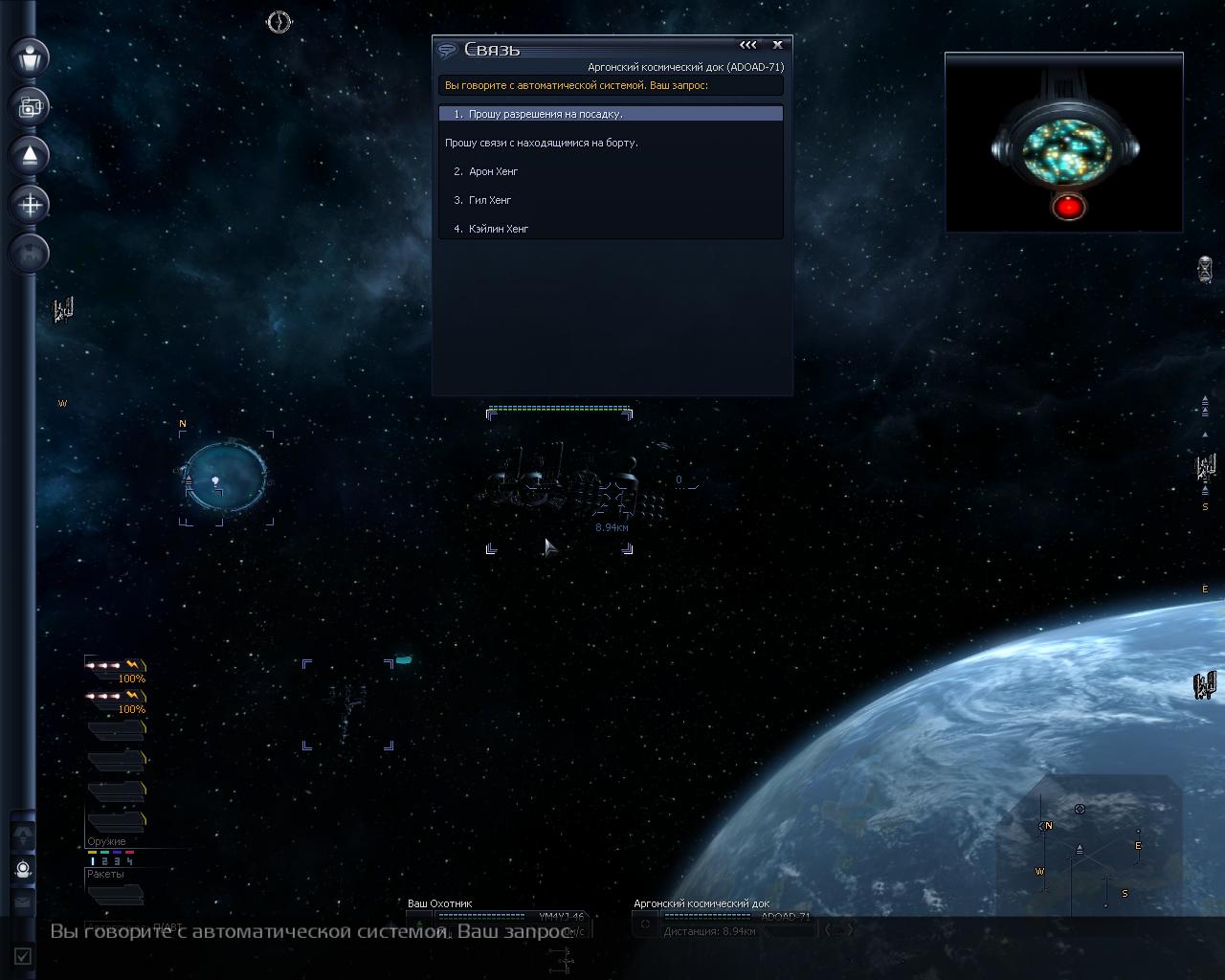Select the sidebar helmet icon
This screenshot has width=1225, height=980.
pyautogui.click(x=23, y=870)
